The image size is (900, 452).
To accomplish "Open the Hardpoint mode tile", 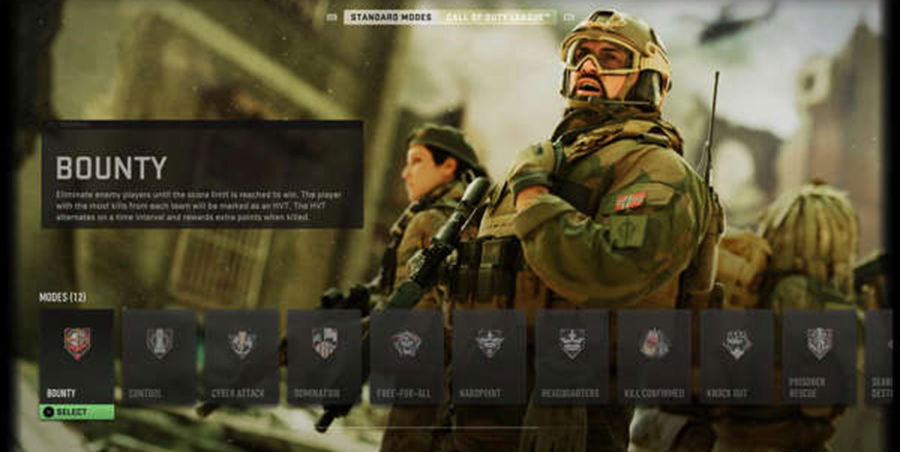I will (489, 354).
